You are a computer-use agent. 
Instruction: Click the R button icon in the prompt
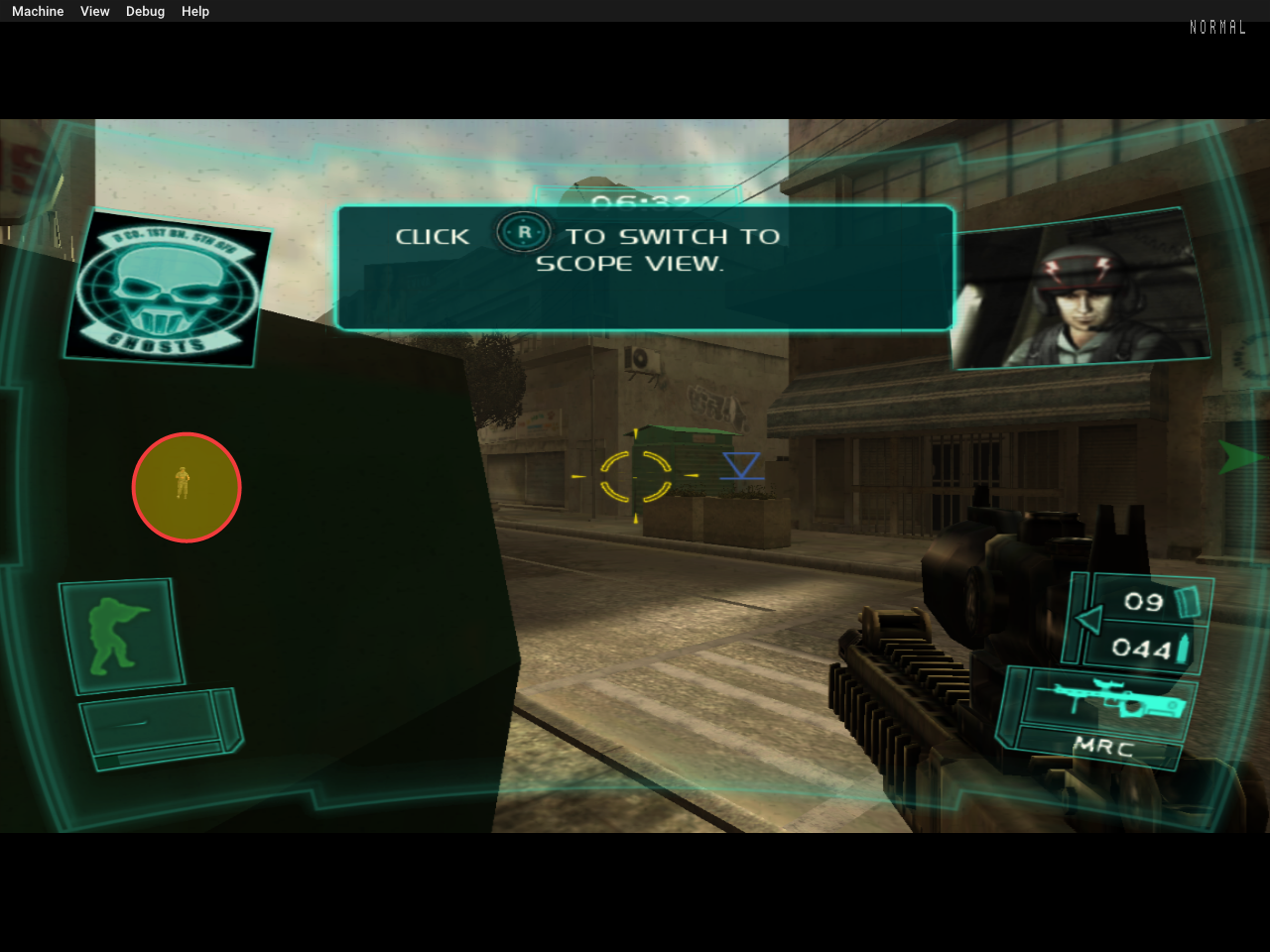(x=523, y=232)
